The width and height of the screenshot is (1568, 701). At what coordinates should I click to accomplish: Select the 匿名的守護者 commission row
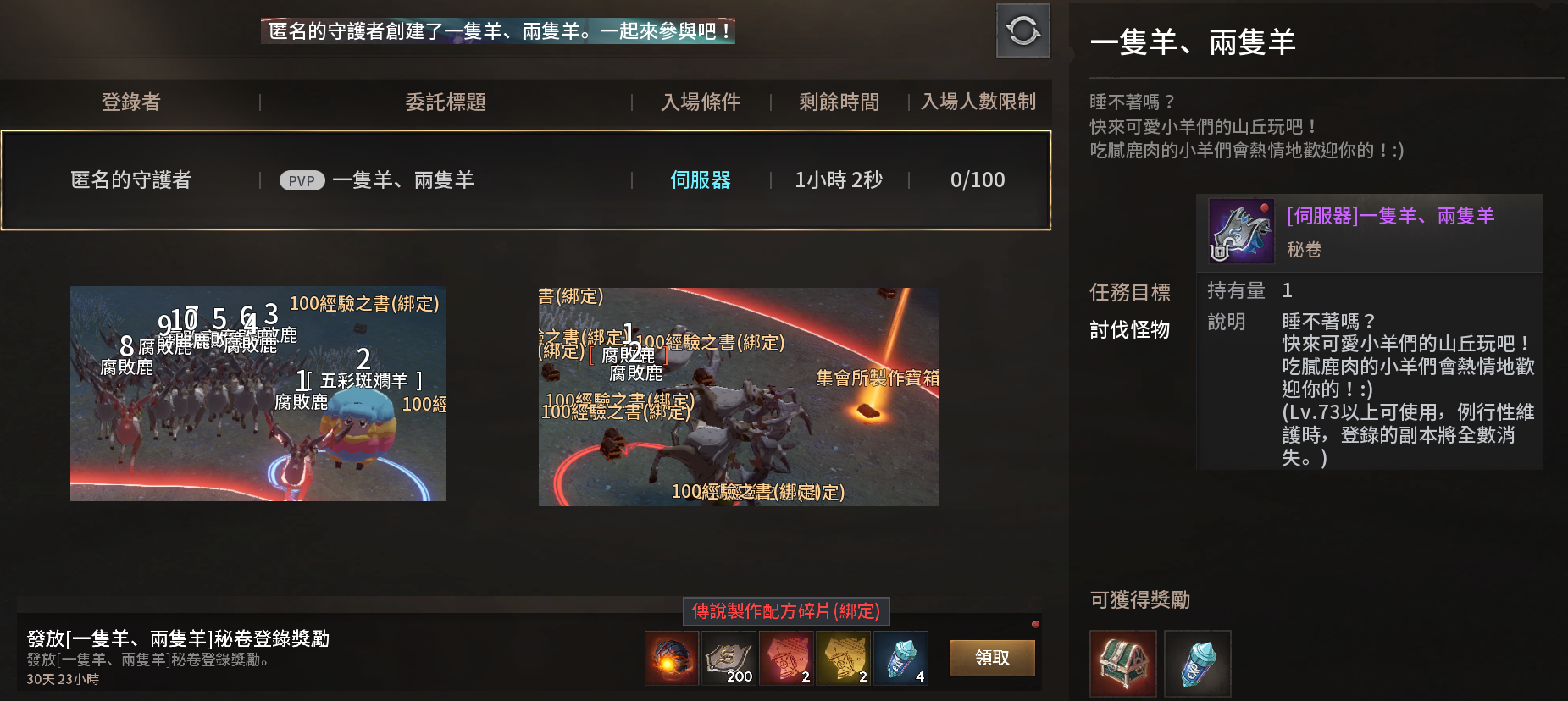click(525, 180)
